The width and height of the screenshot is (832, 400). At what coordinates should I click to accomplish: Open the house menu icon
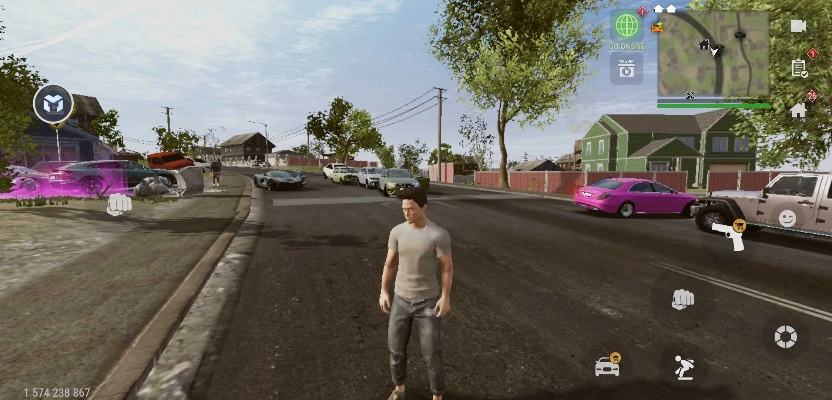tap(798, 110)
